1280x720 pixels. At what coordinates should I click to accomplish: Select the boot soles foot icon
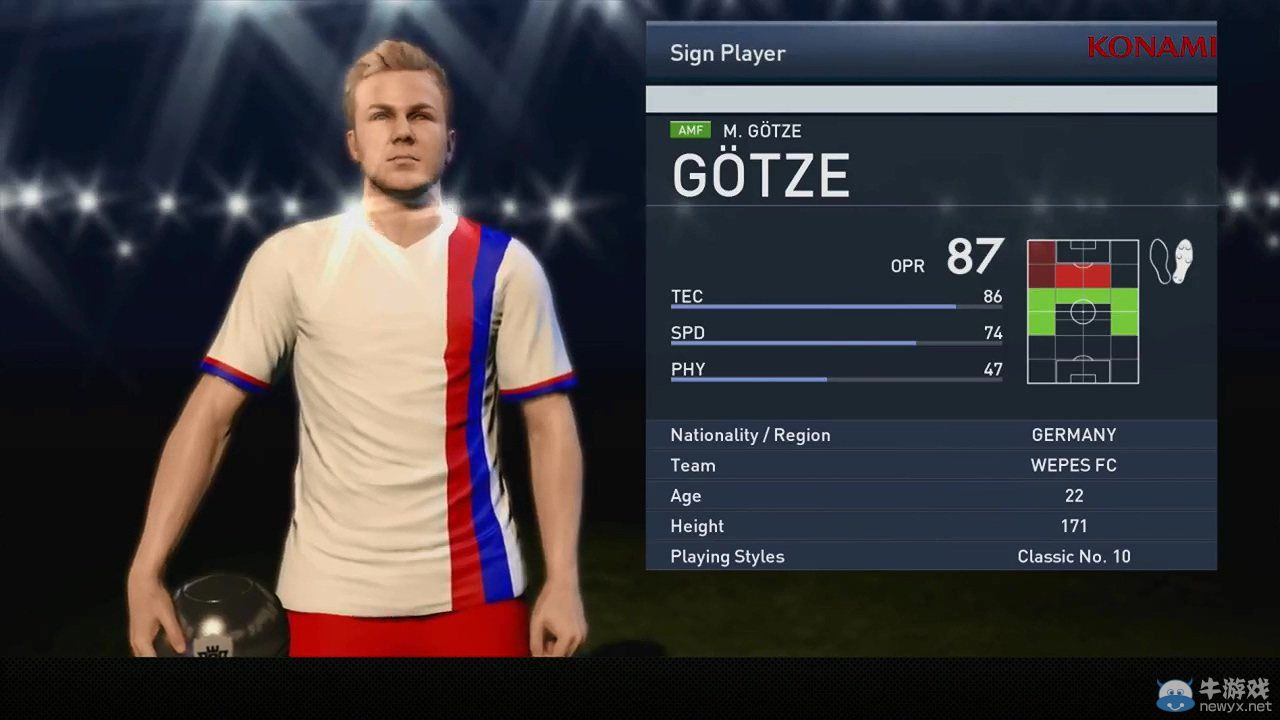pos(1171,262)
